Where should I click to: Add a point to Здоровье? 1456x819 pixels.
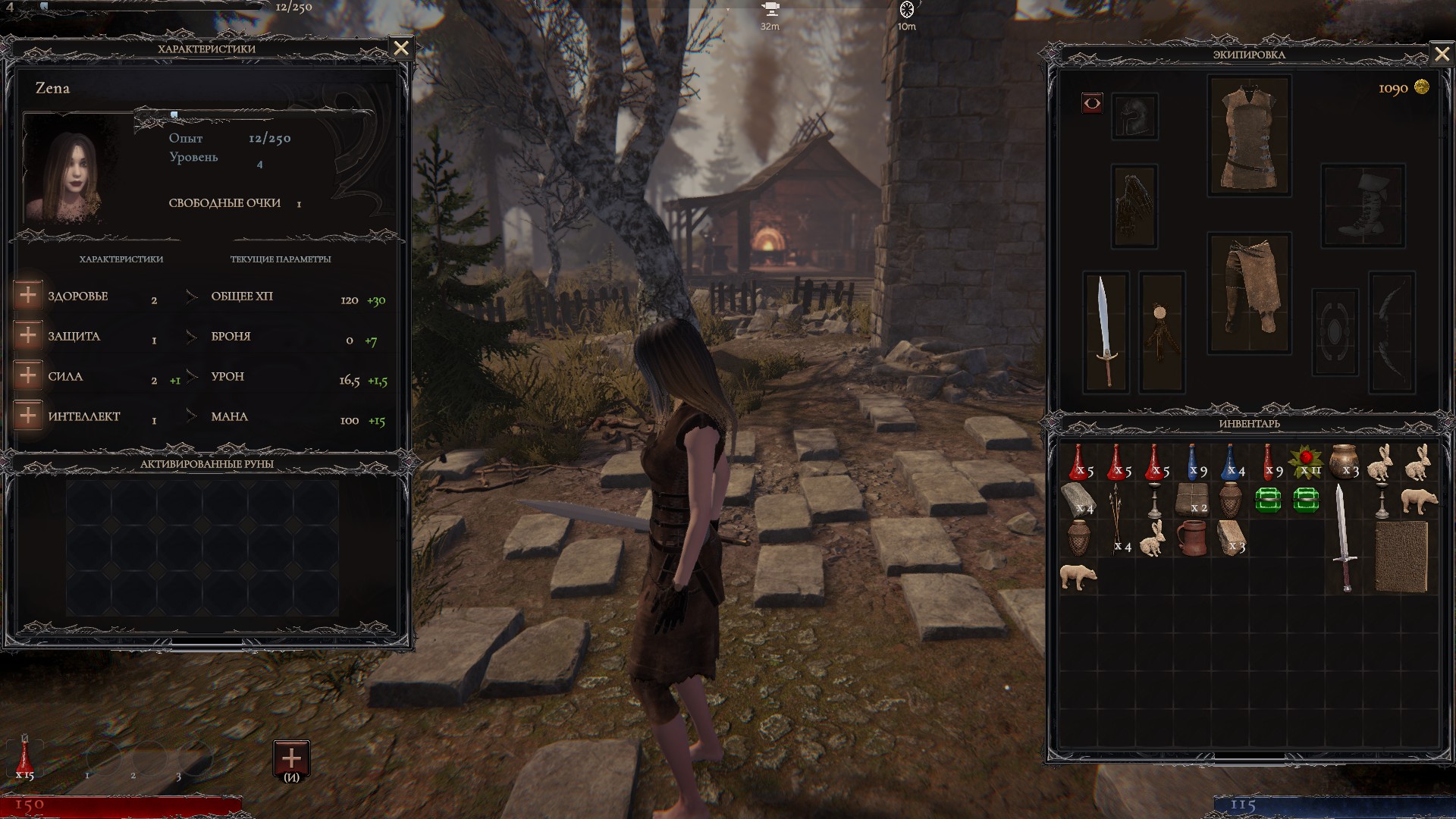click(x=28, y=295)
